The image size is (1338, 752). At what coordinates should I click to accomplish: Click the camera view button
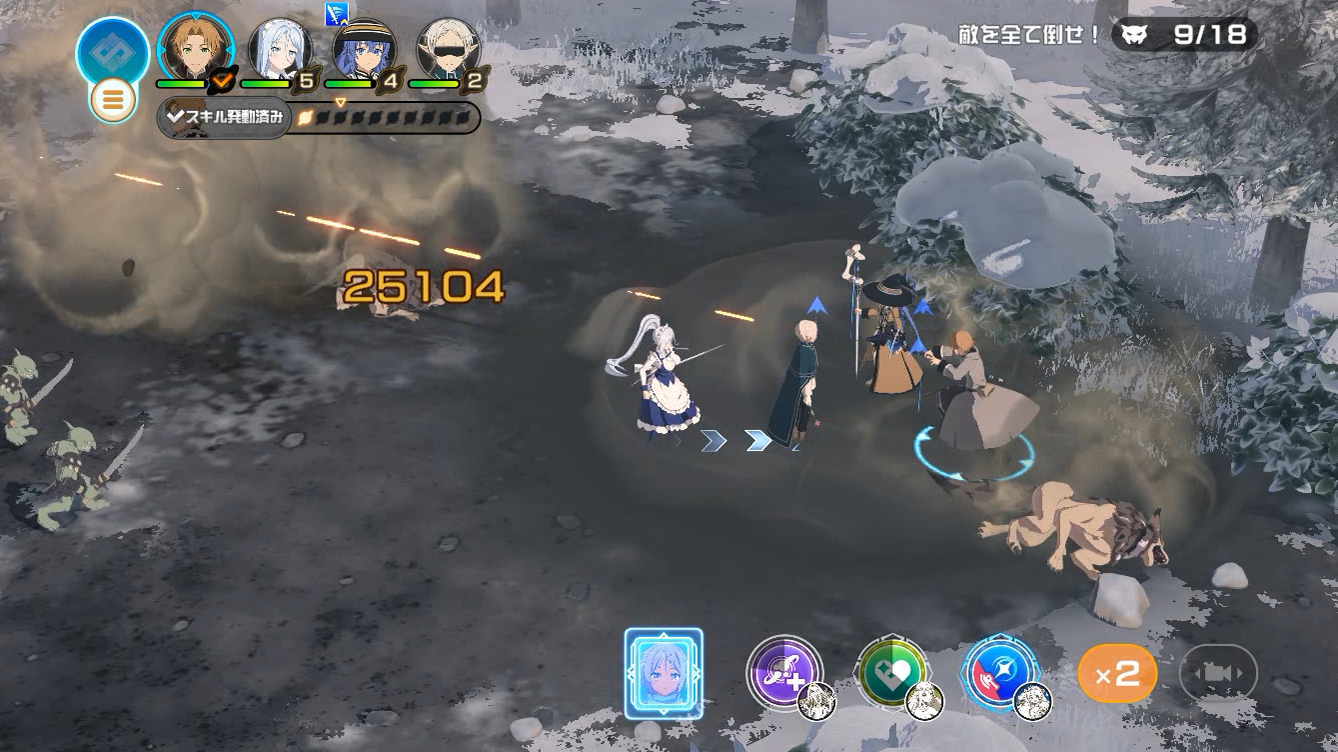(x=1217, y=673)
